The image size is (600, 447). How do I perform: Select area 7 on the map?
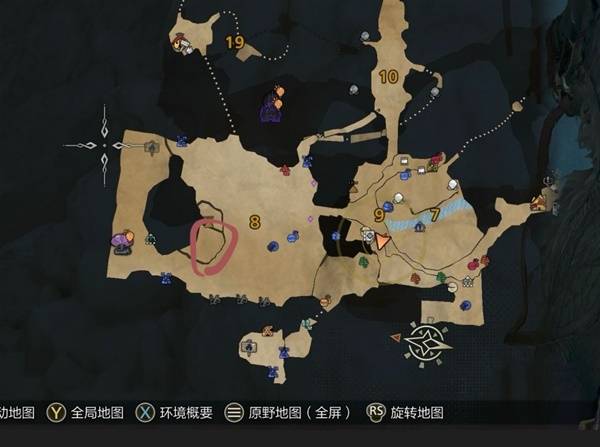click(x=435, y=214)
